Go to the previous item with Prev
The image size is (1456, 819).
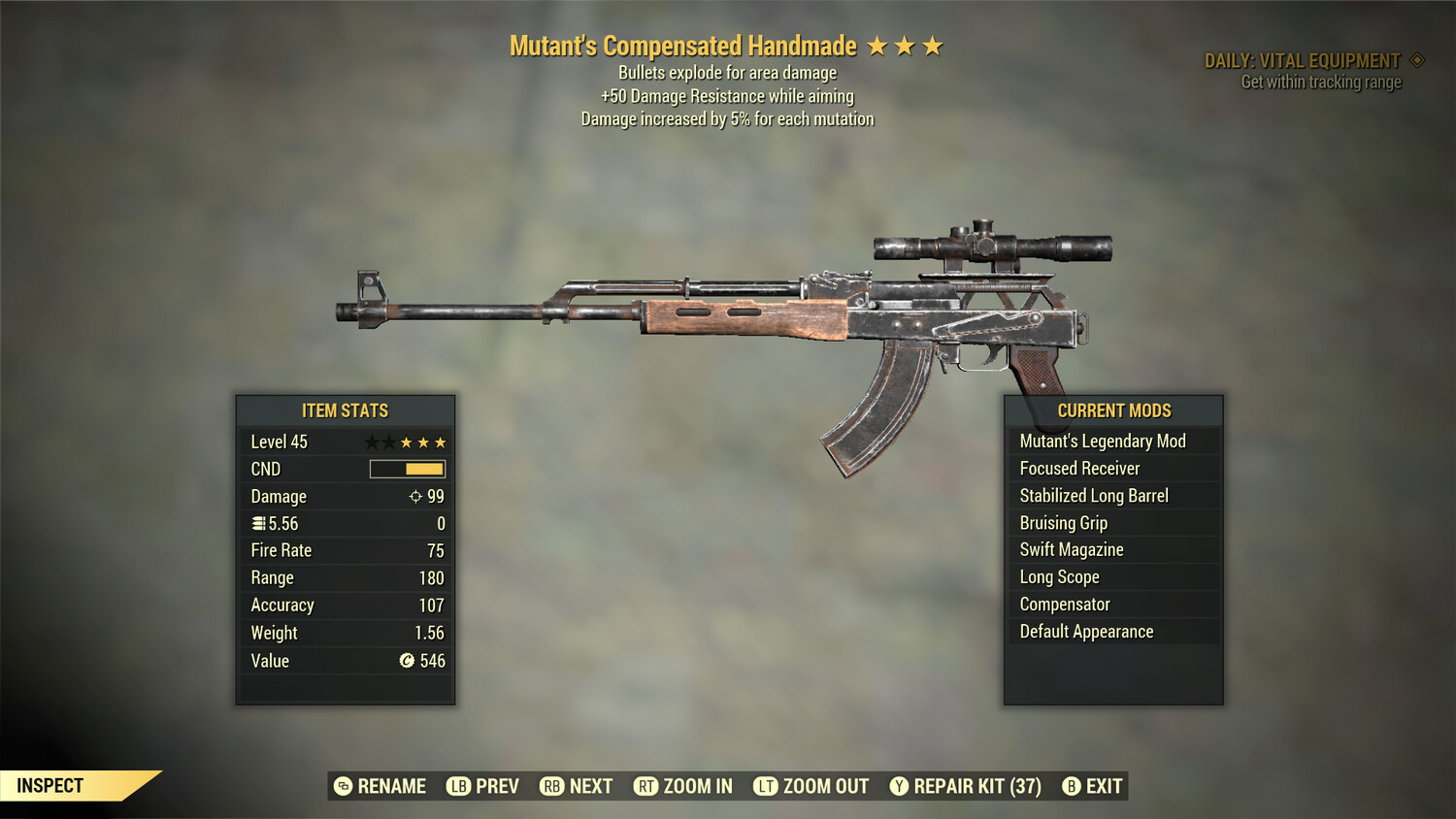pos(483,786)
